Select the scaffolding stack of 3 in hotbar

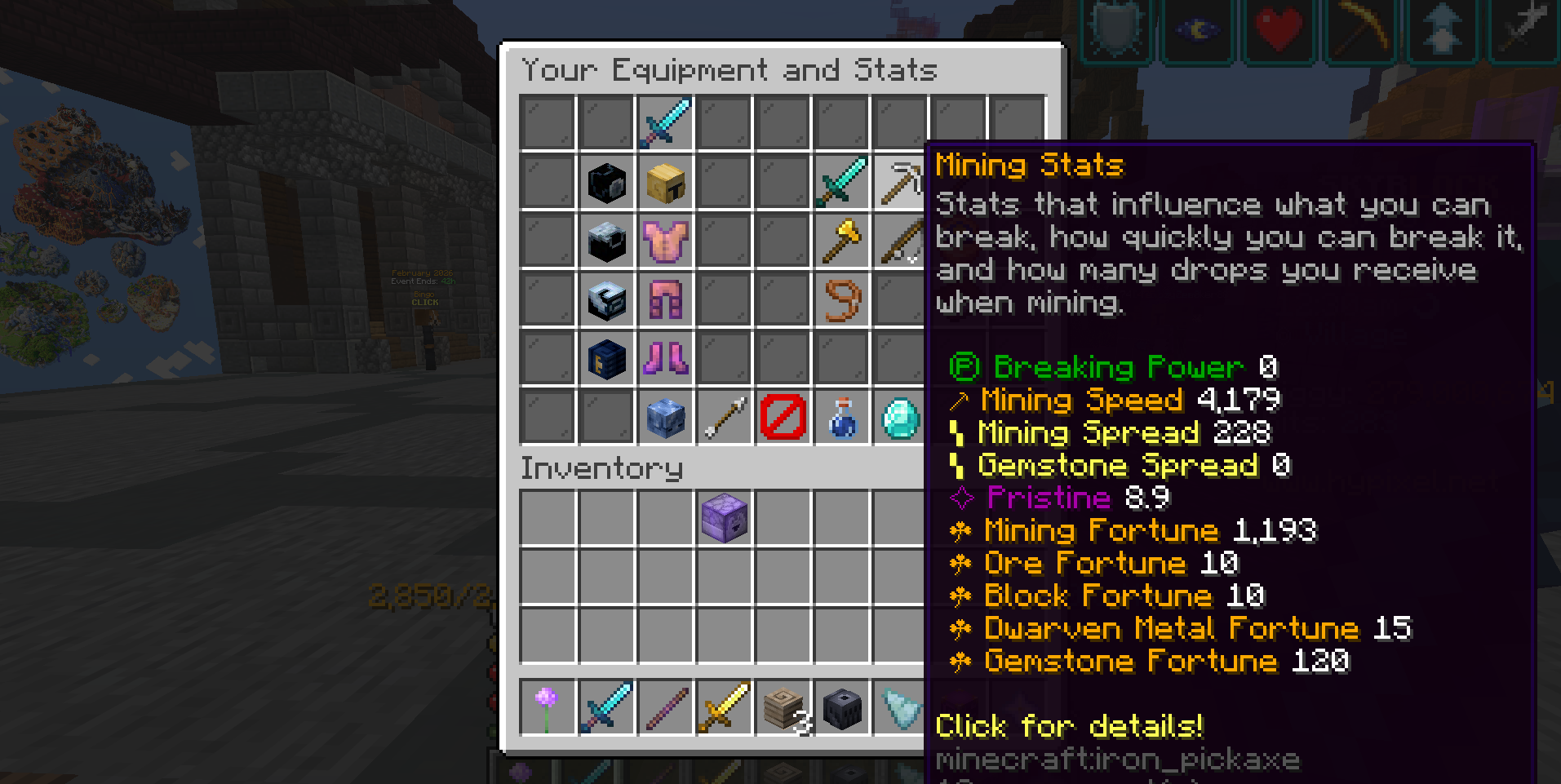tap(783, 708)
